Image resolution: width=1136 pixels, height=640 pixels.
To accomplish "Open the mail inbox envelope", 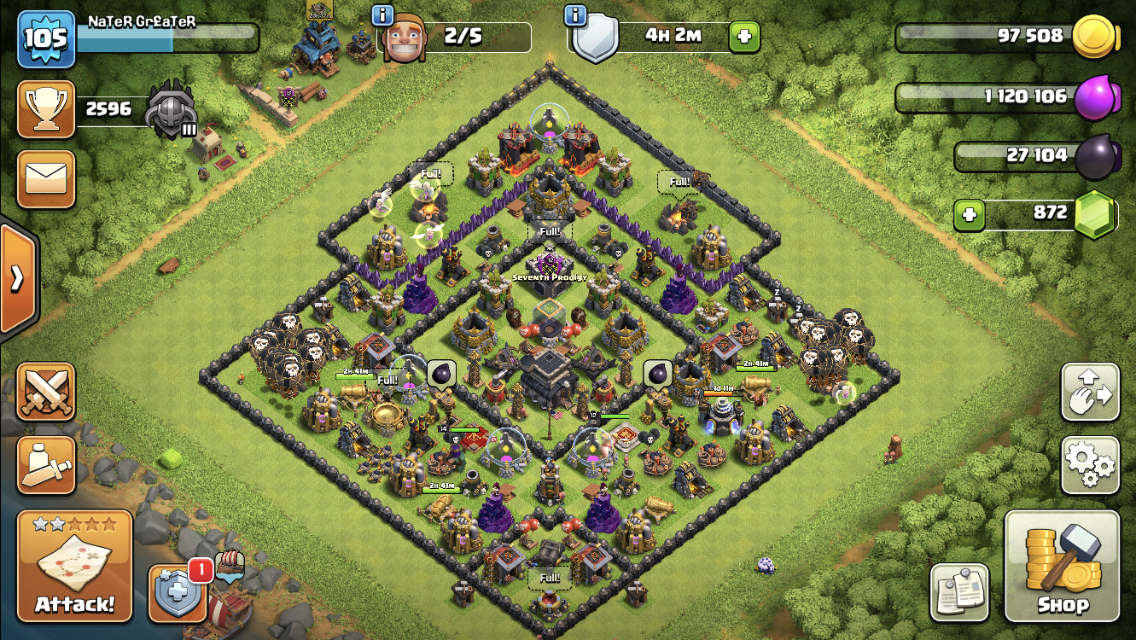I will point(46,179).
